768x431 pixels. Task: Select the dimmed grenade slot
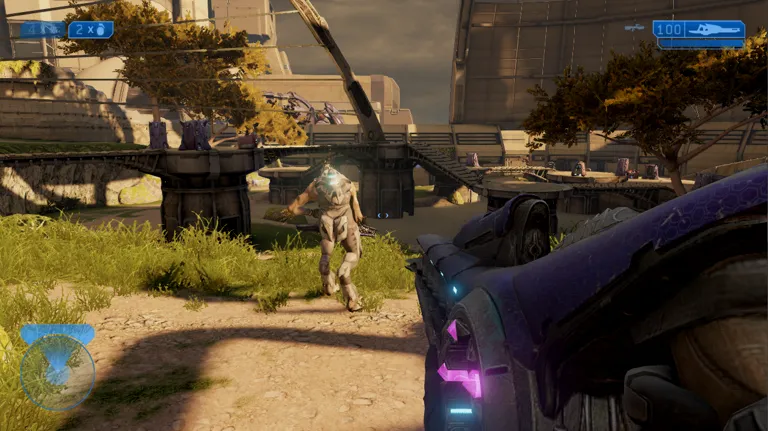42,30
